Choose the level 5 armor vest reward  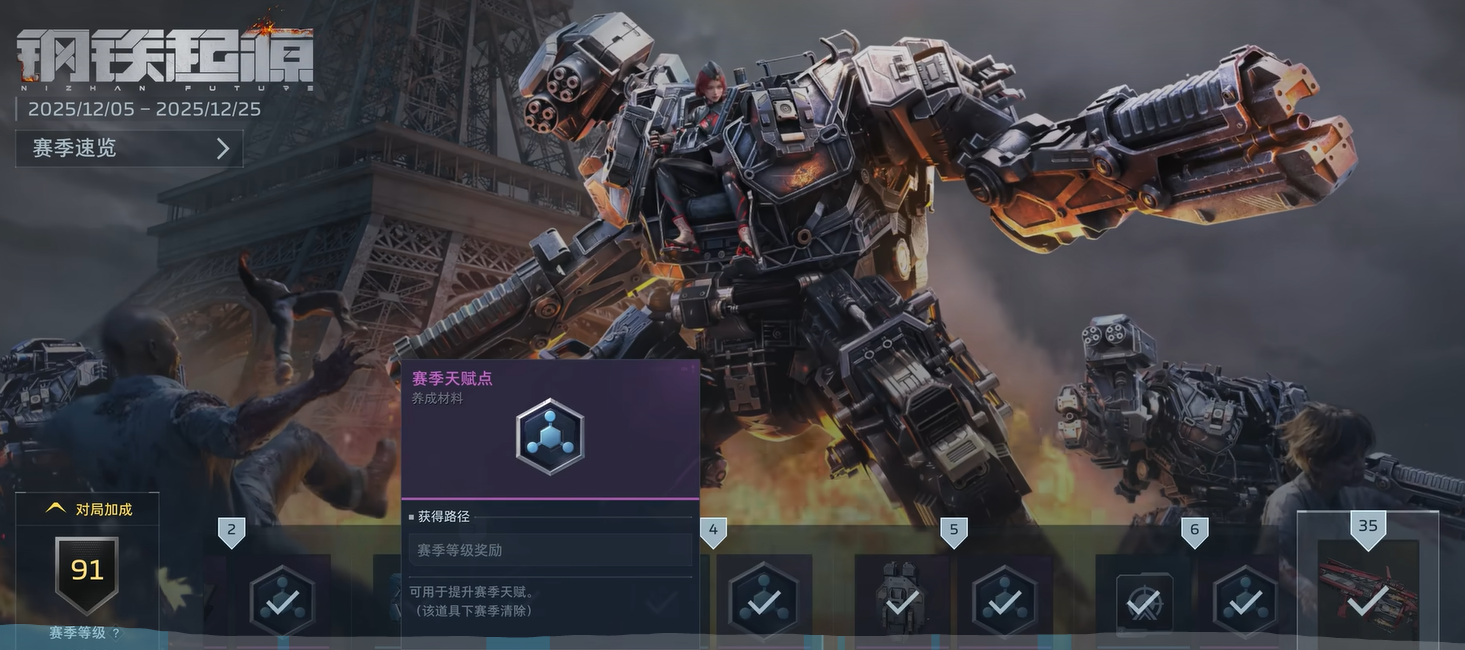tap(901, 600)
